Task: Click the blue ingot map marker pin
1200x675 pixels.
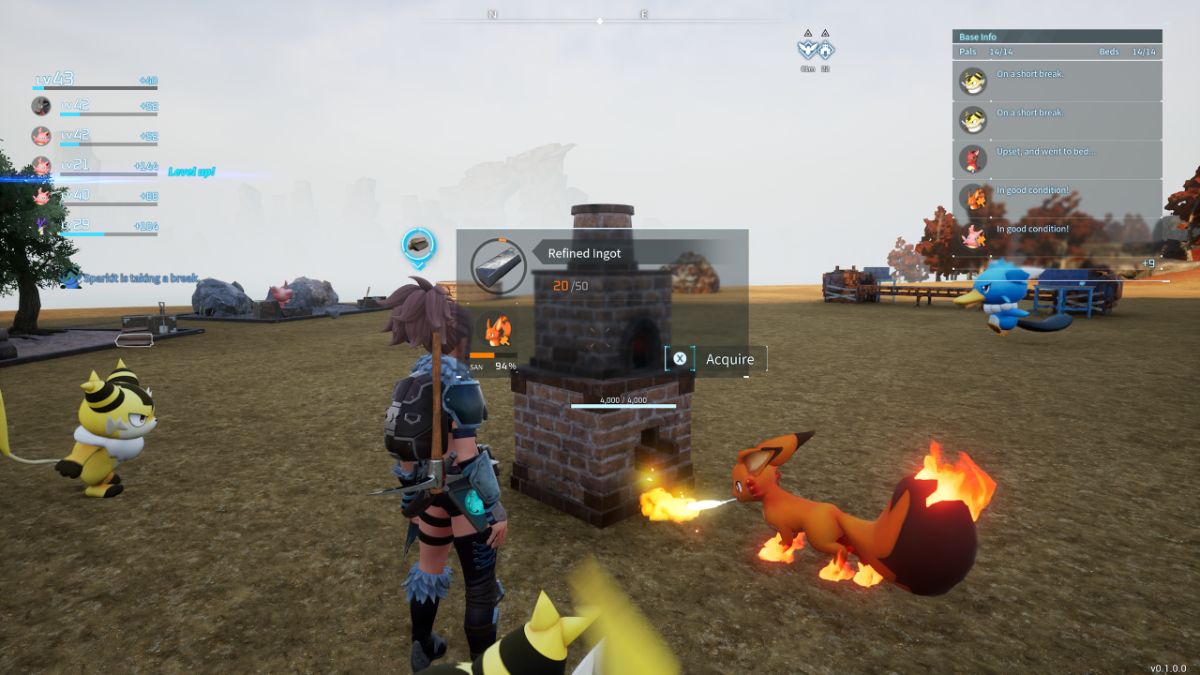Action: tap(419, 246)
